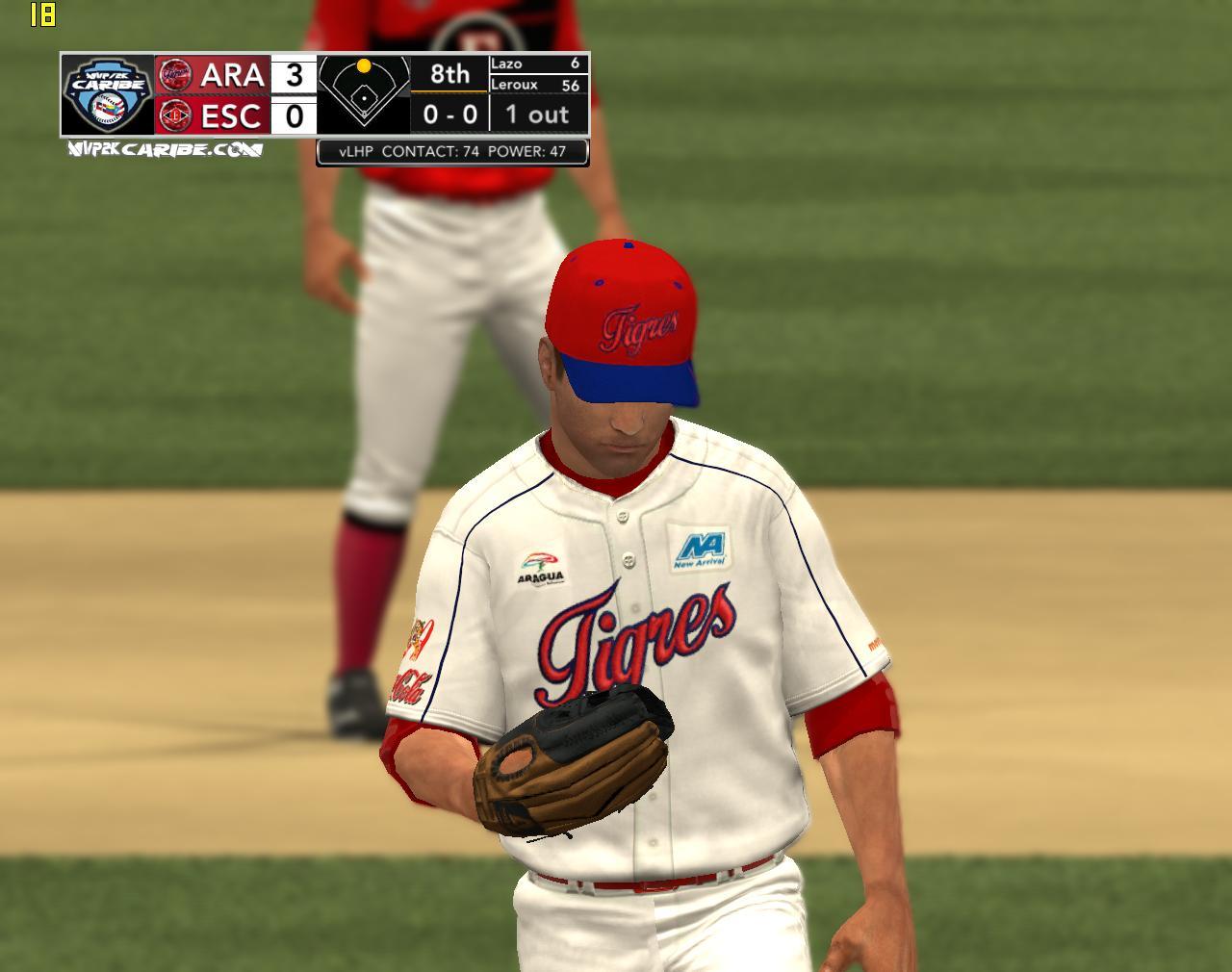Click the base runner diamond indicator
This screenshot has height=972, width=1232.
[364, 93]
